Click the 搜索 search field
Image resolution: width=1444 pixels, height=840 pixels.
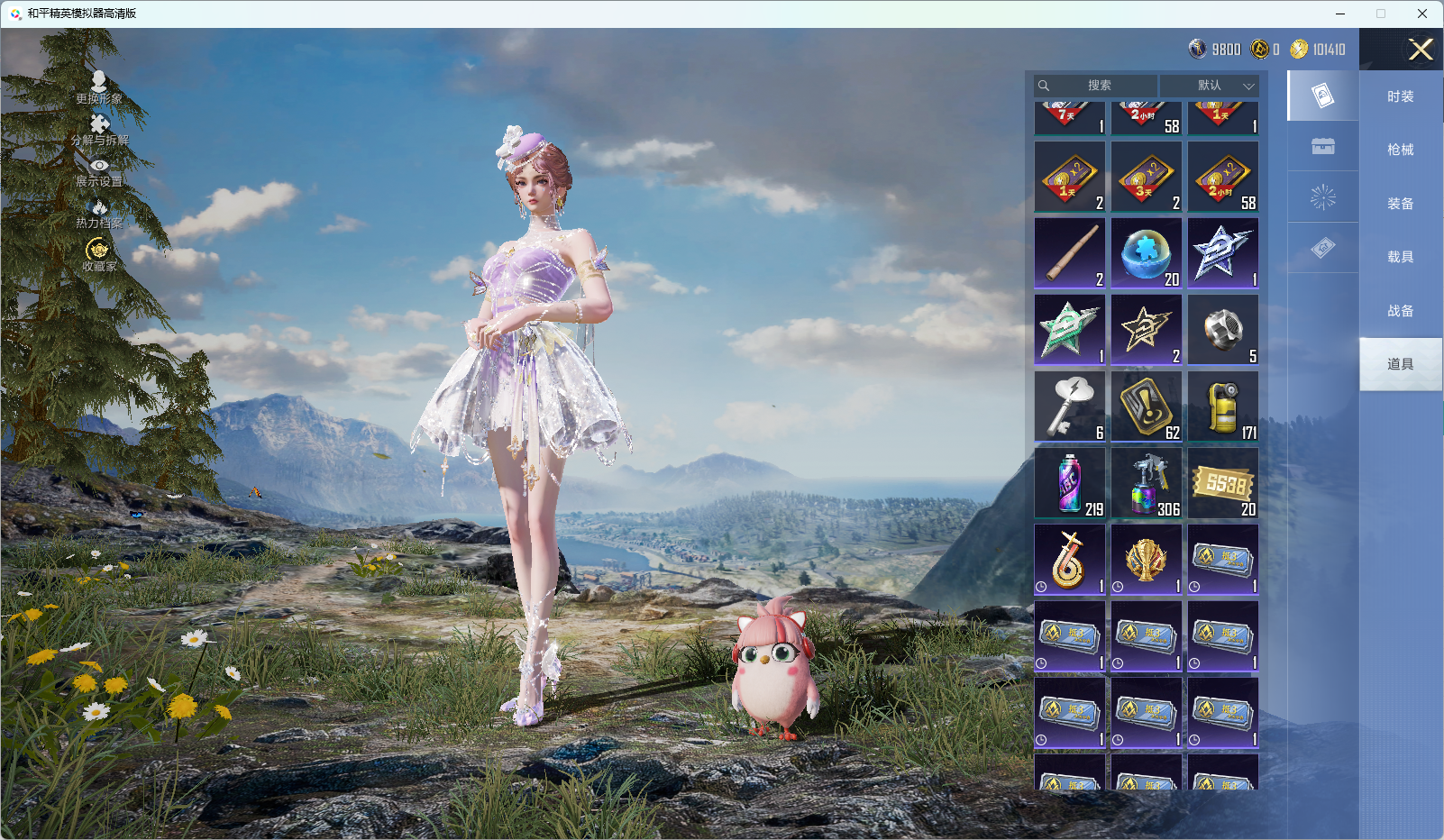[x=1098, y=86]
